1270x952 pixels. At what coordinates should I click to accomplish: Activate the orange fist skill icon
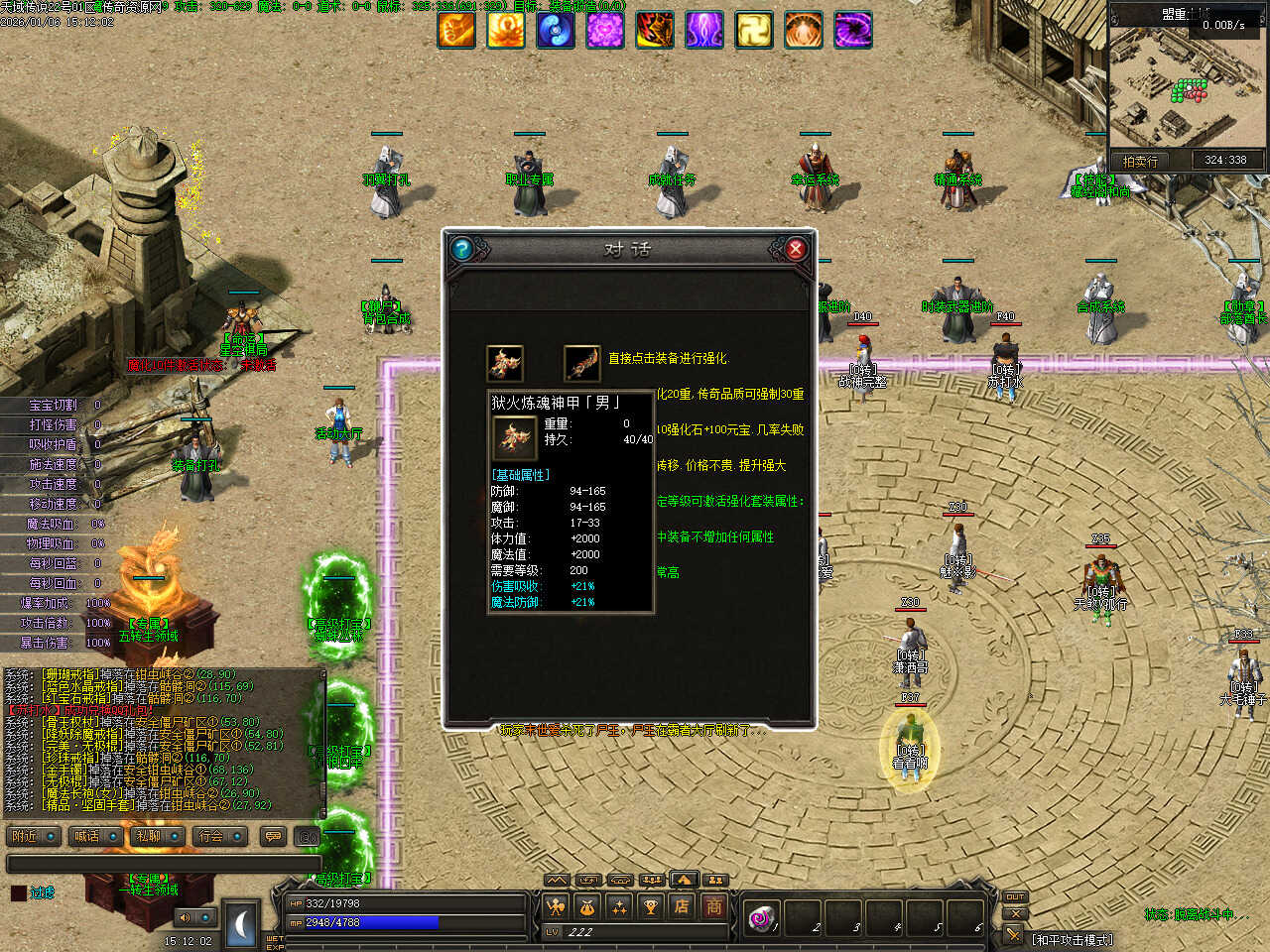click(456, 30)
